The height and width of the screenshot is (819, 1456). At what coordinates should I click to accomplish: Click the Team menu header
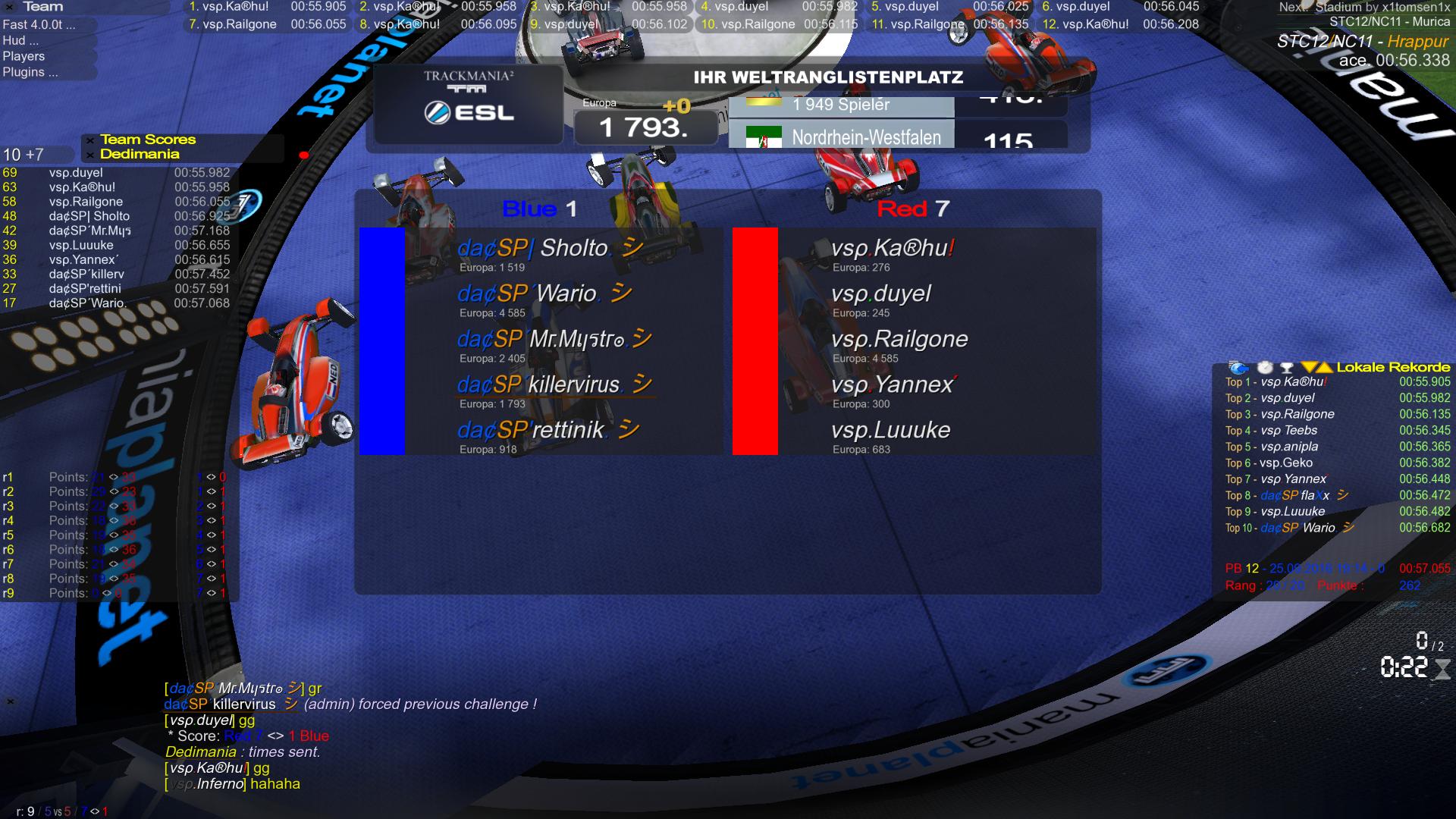click(43, 7)
